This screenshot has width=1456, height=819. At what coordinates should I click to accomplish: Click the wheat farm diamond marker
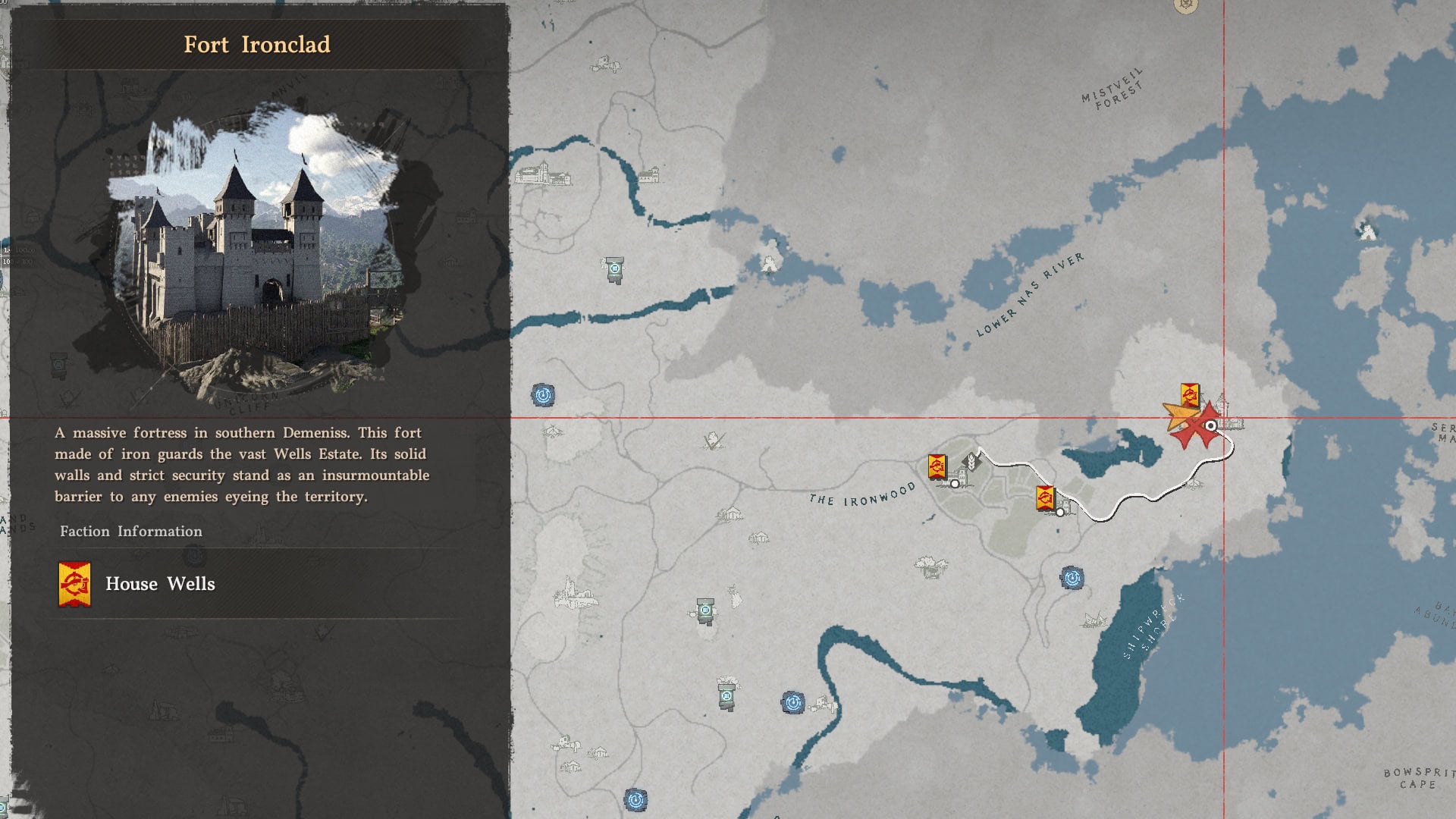point(970,460)
